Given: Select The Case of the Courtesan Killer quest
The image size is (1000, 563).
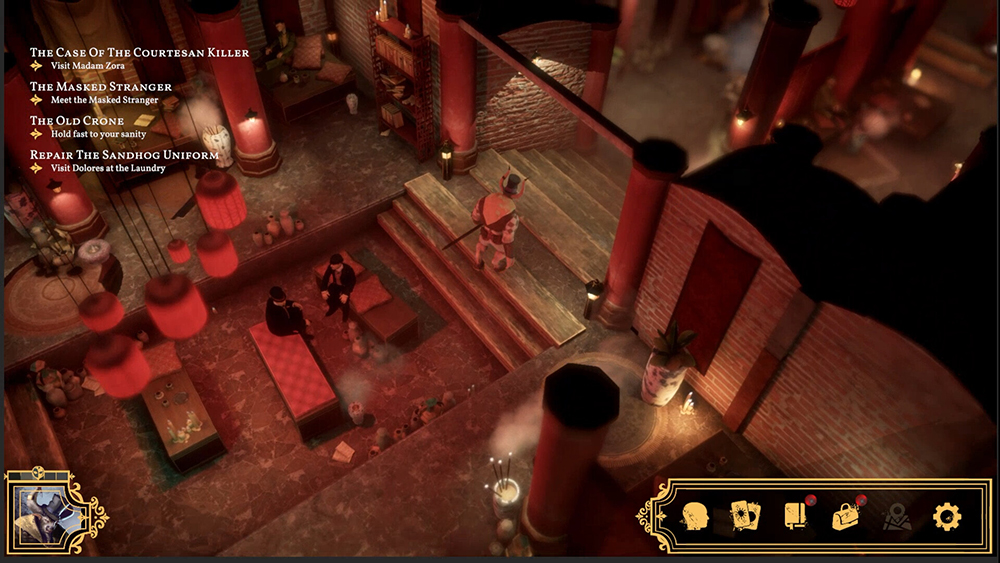Looking at the screenshot, I should coord(139,52).
